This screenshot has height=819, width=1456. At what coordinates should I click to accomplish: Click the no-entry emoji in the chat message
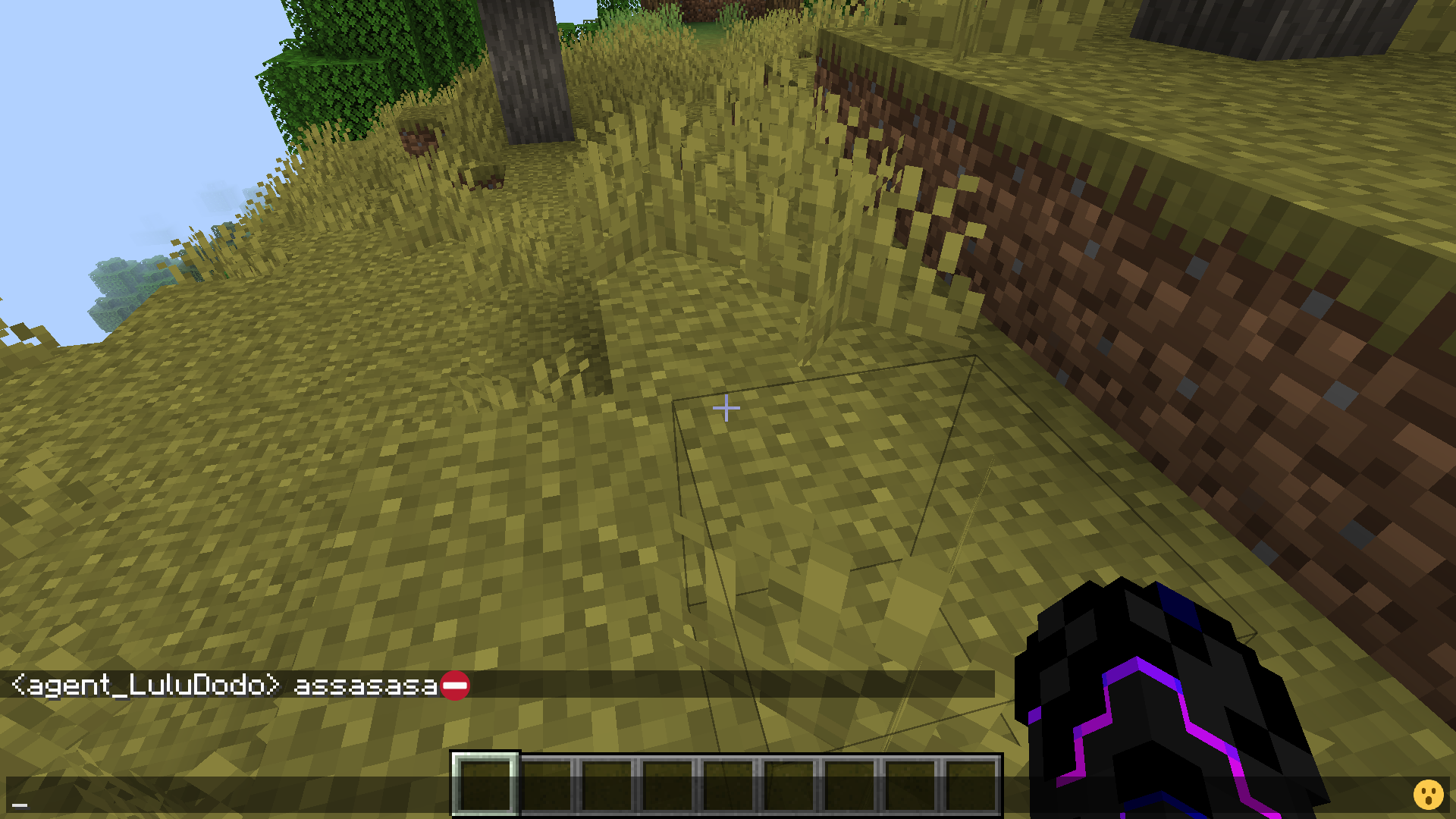pos(456,686)
